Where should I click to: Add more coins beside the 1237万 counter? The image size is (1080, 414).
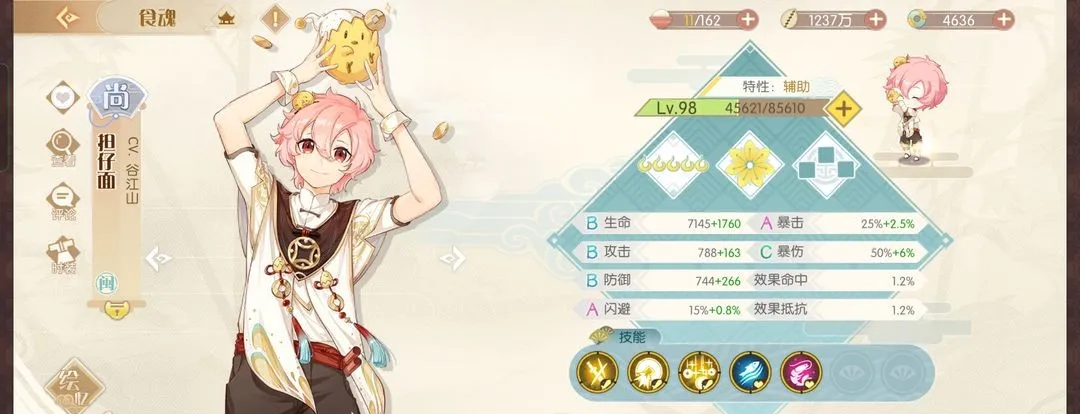pyautogui.click(x=875, y=19)
